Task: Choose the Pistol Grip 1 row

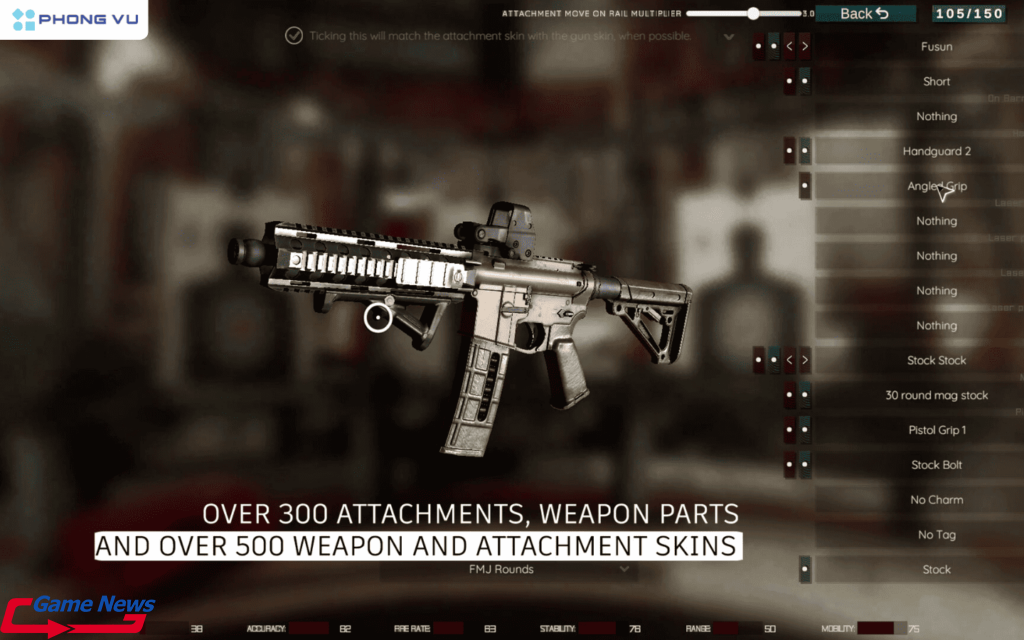Action: 936,430
